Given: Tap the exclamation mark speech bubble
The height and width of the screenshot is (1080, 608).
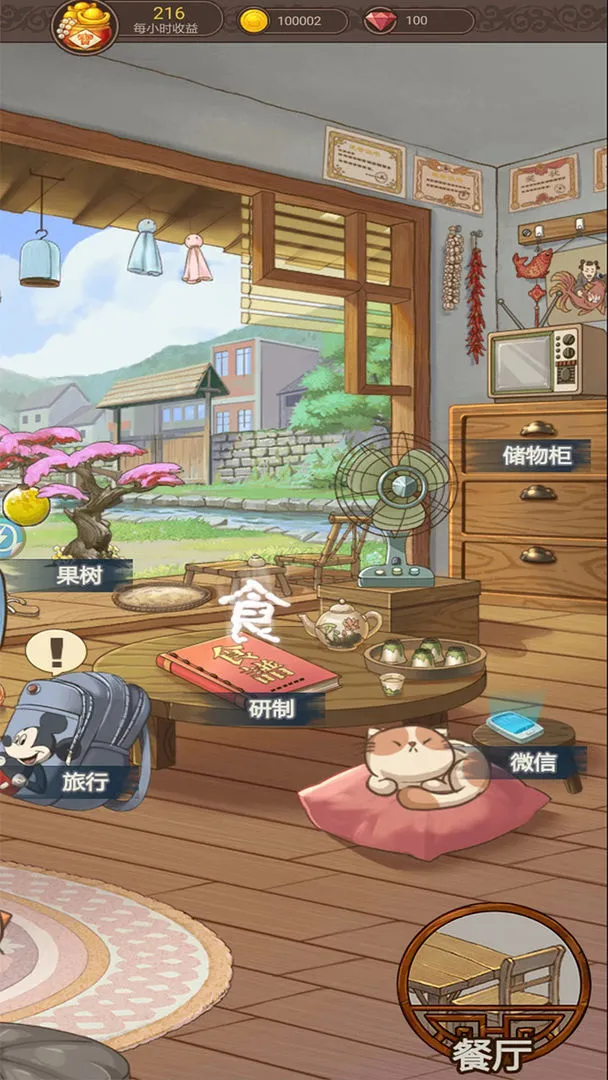Looking at the screenshot, I should tap(56, 652).
